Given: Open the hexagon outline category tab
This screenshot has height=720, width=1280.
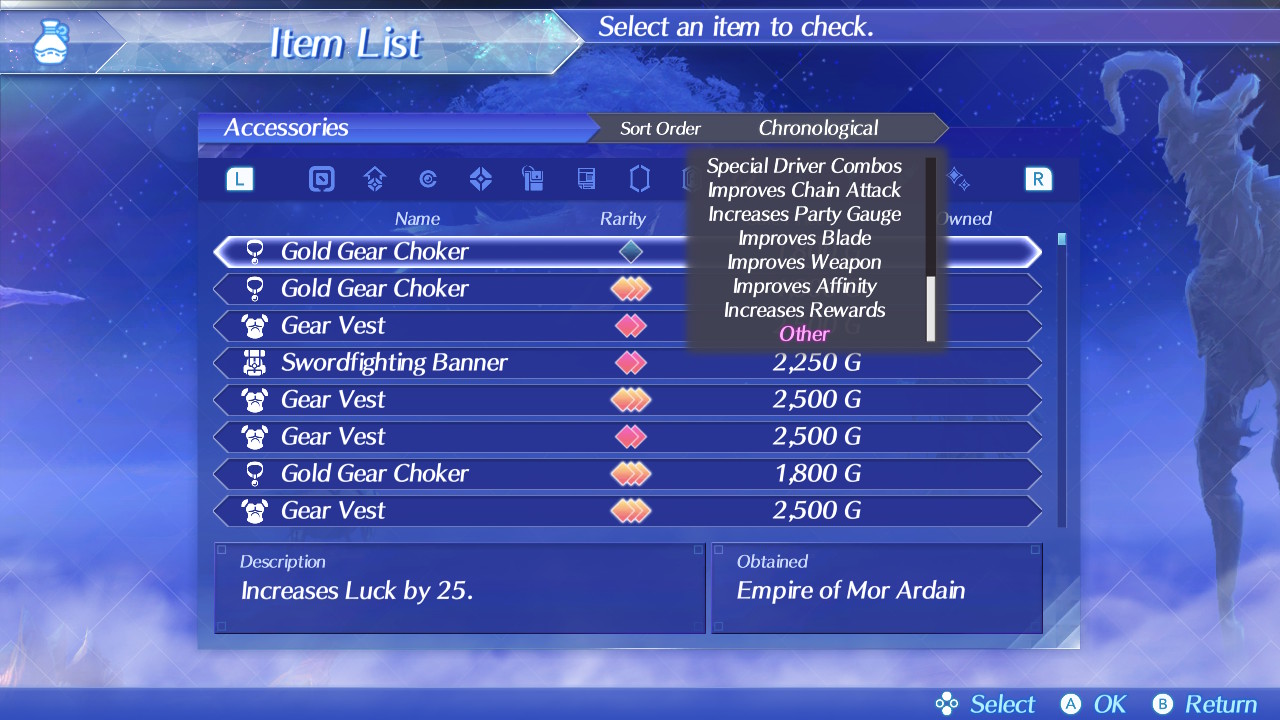Looking at the screenshot, I should click(x=639, y=179).
